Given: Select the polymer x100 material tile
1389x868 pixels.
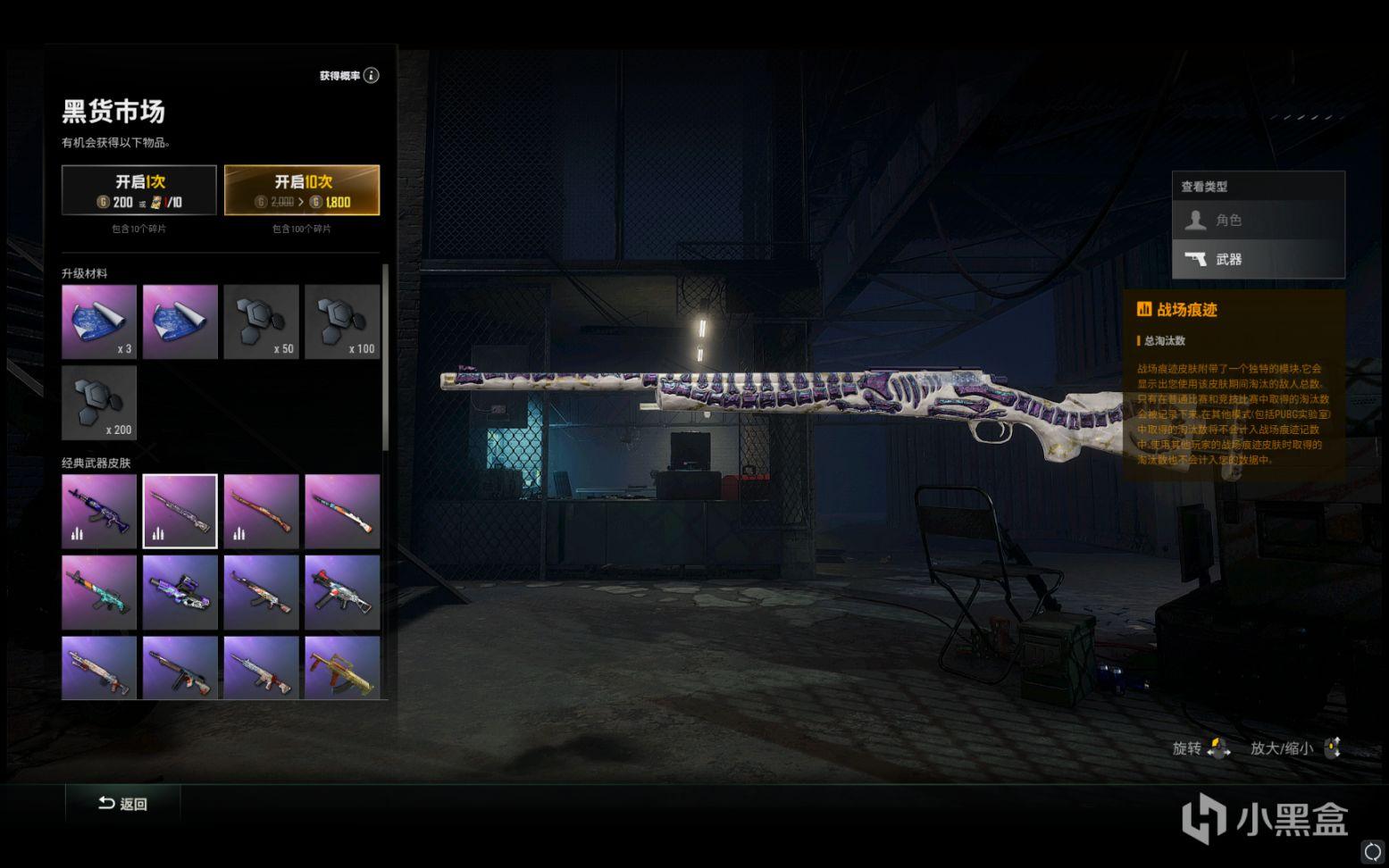Looking at the screenshot, I should pos(342,321).
